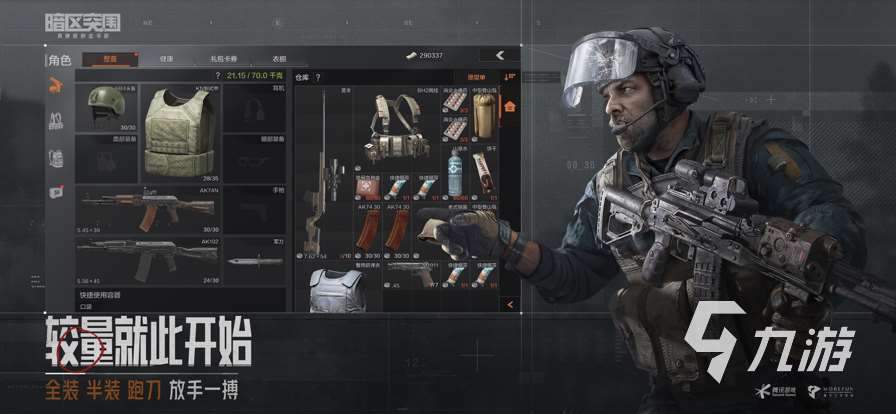Select the equipped body armor vest

[x=178, y=131]
